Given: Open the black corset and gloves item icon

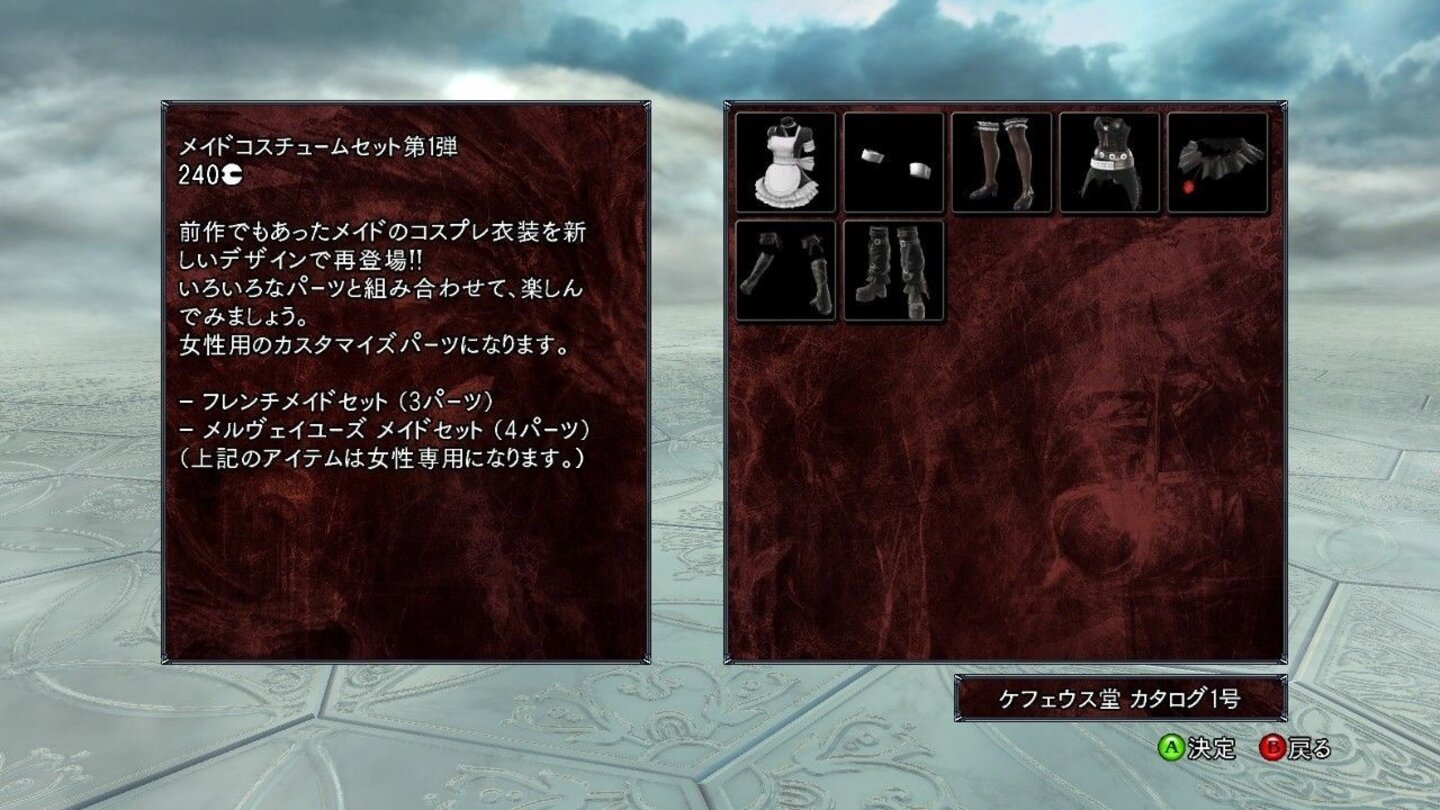Looking at the screenshot, I should [x=1107, y=162].
